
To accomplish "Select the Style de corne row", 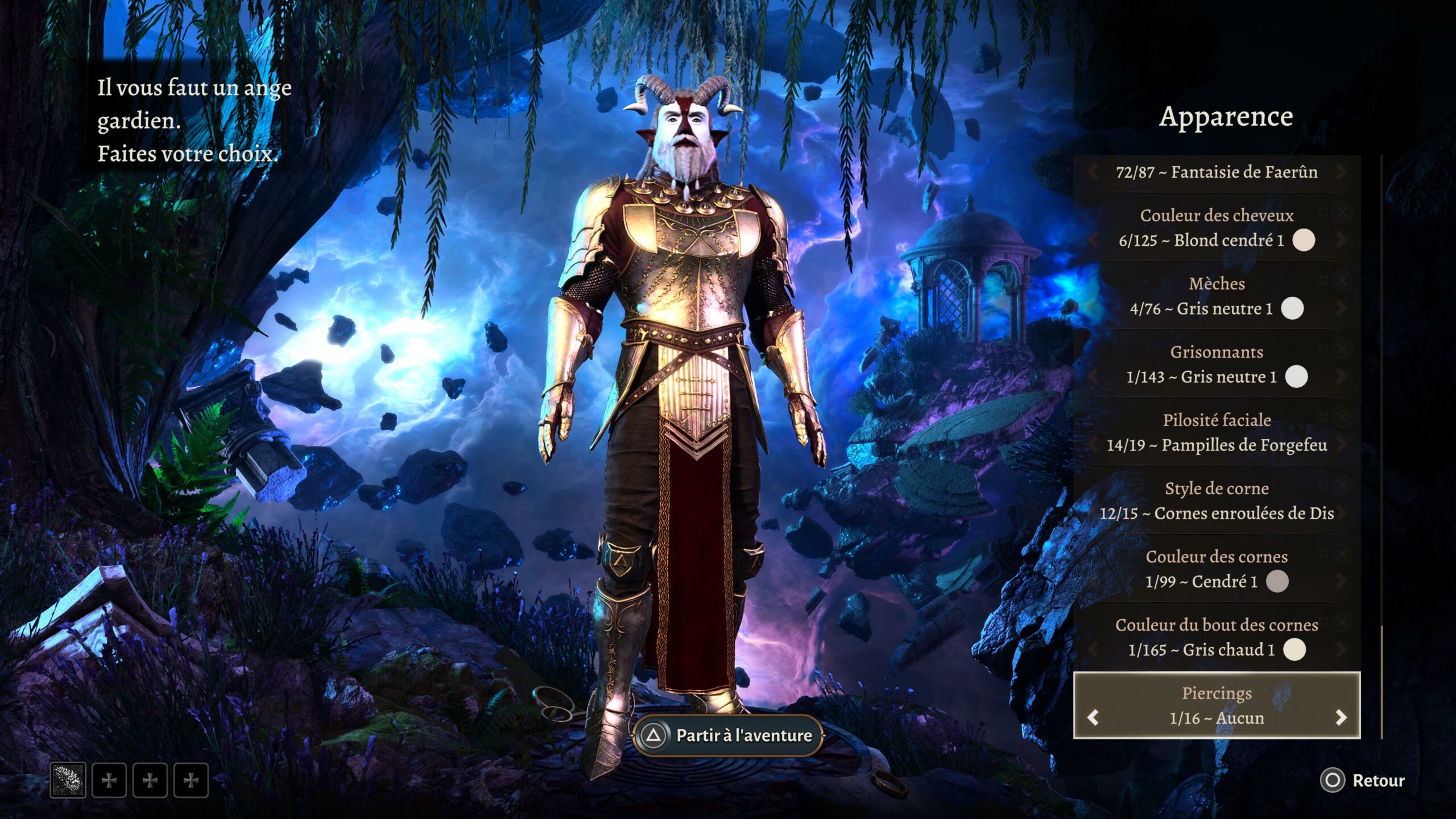I will (1216, 500).
